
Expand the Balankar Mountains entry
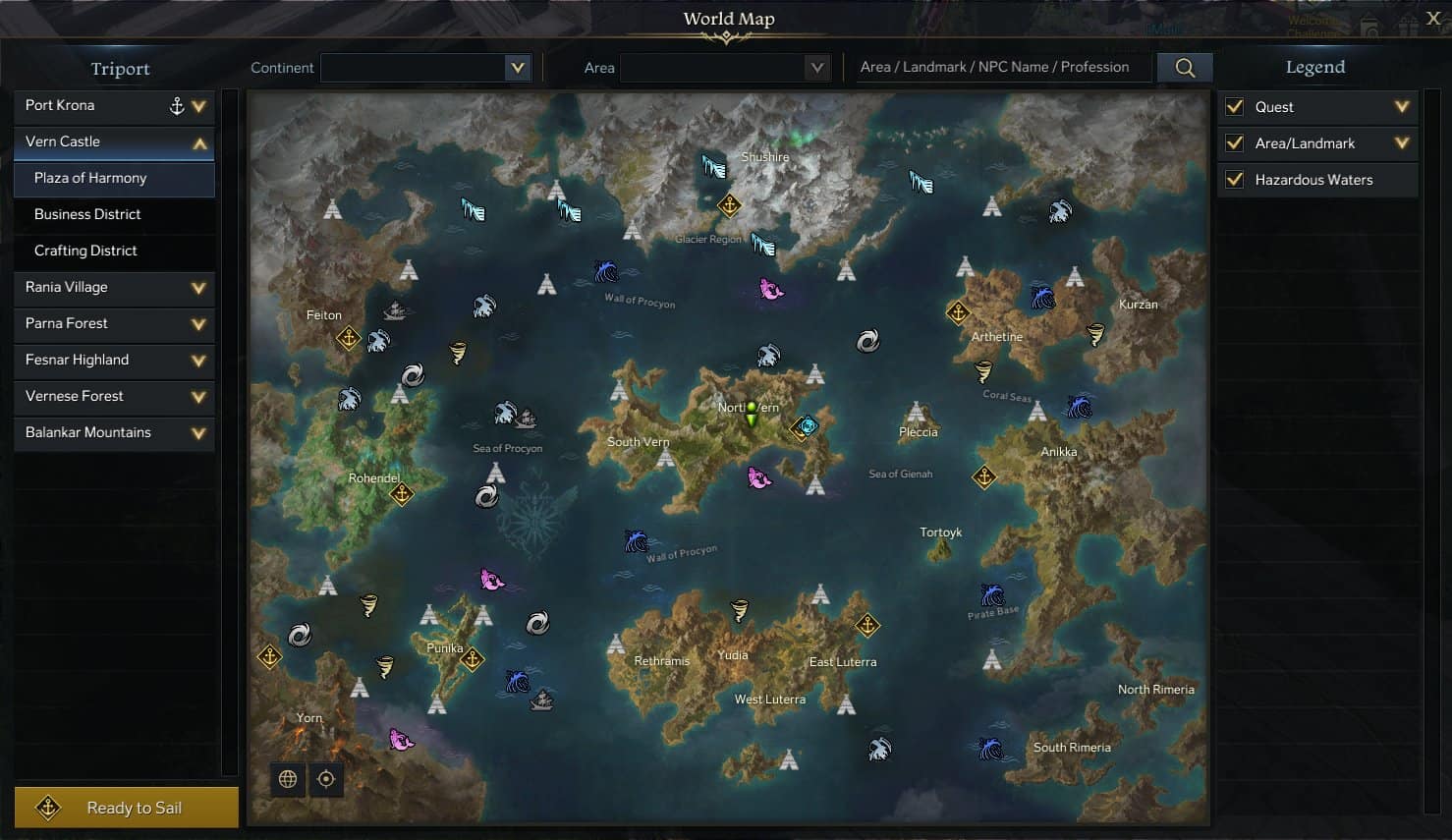point(198,433)
